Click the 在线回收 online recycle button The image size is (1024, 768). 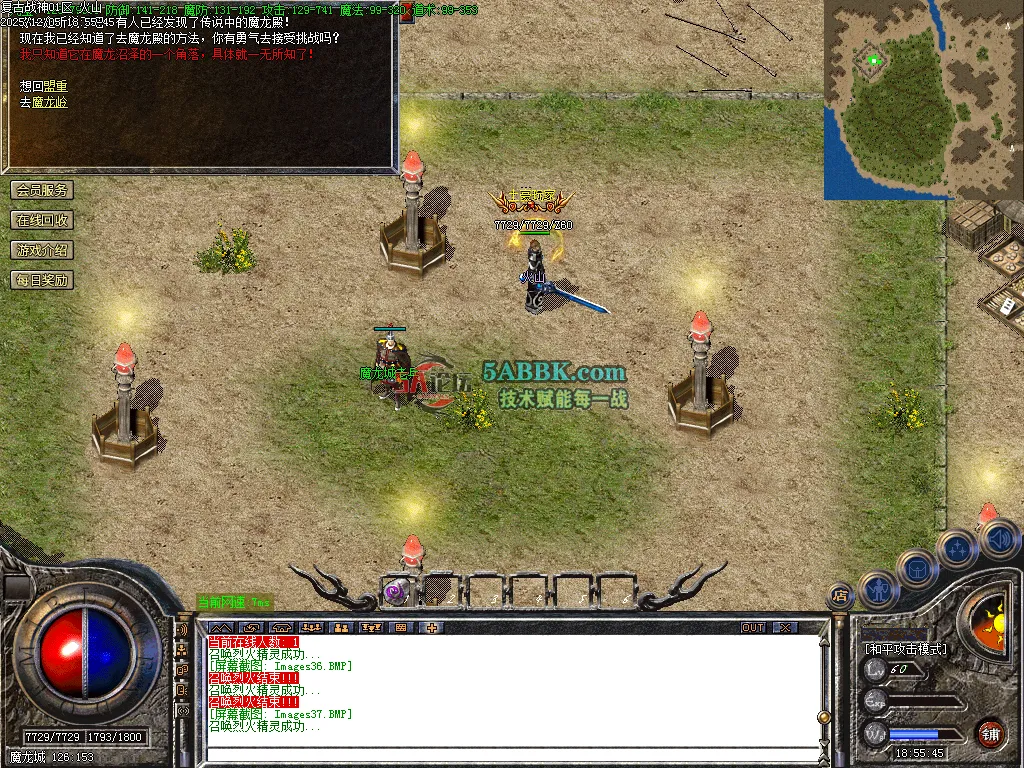(x=42, y=220)
